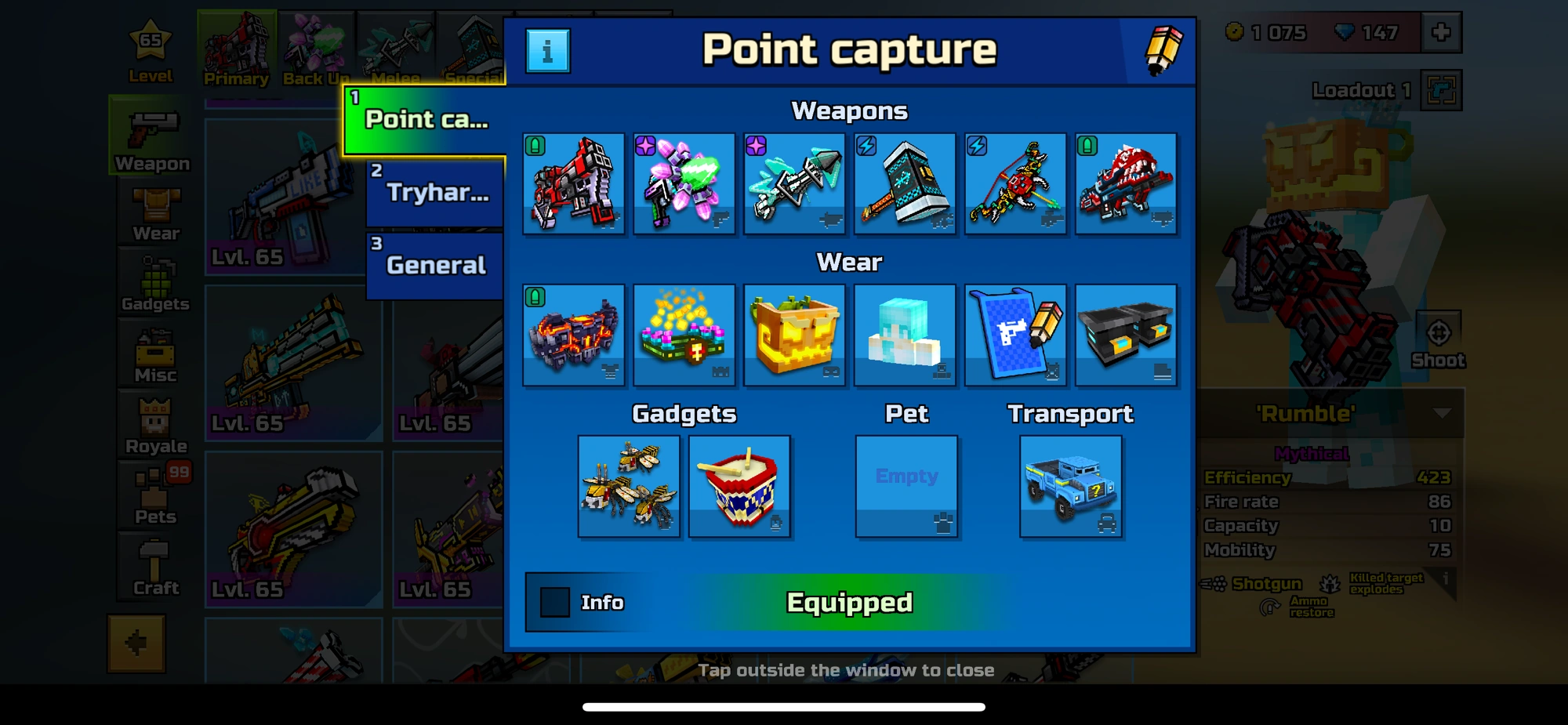Image resolution: width=1568 pixels, height=725 pixels.
Task: Open the blue info icon in the header
Action: [x=549, y=52]
